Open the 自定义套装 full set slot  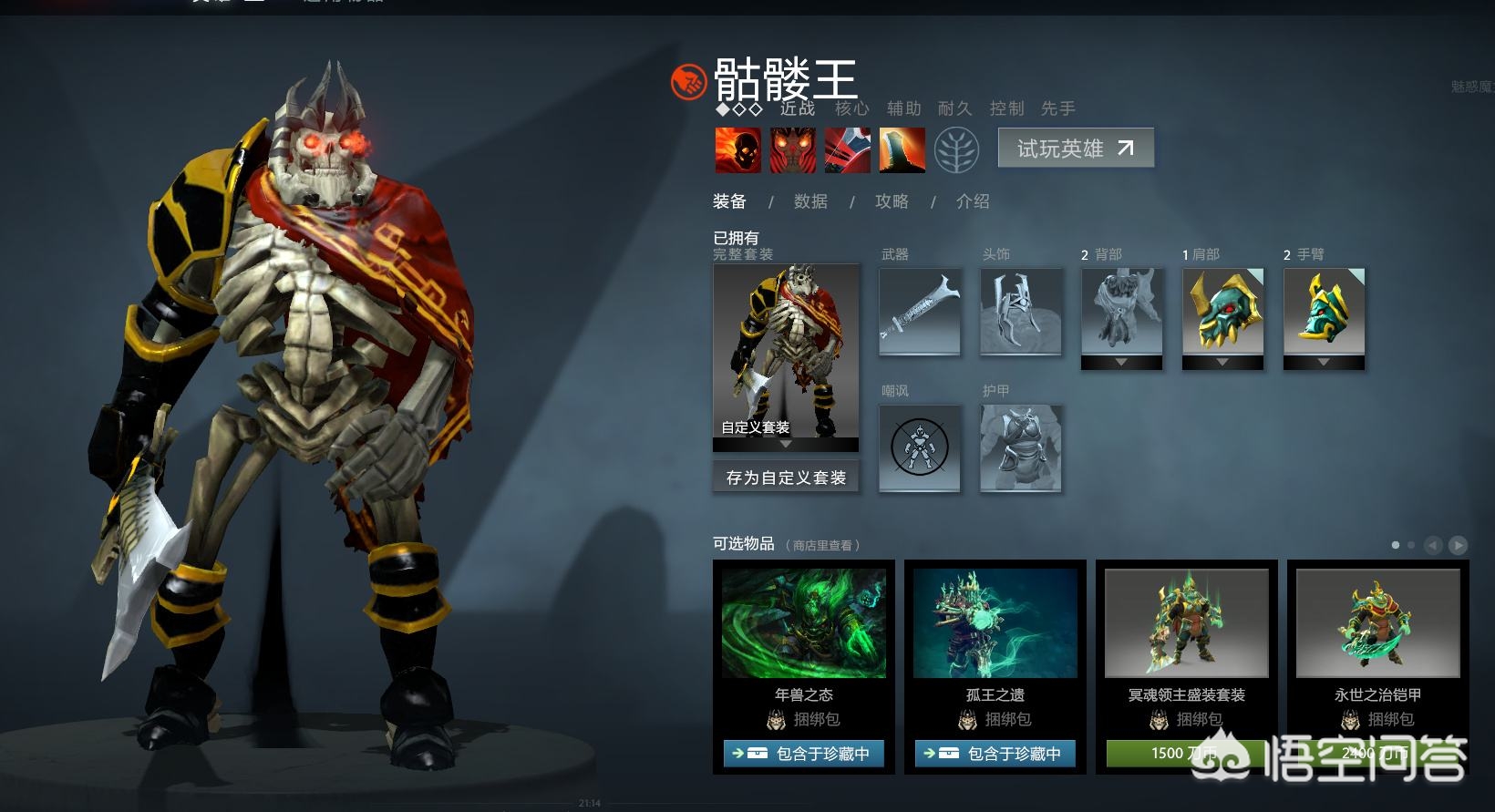pos(786,352)
